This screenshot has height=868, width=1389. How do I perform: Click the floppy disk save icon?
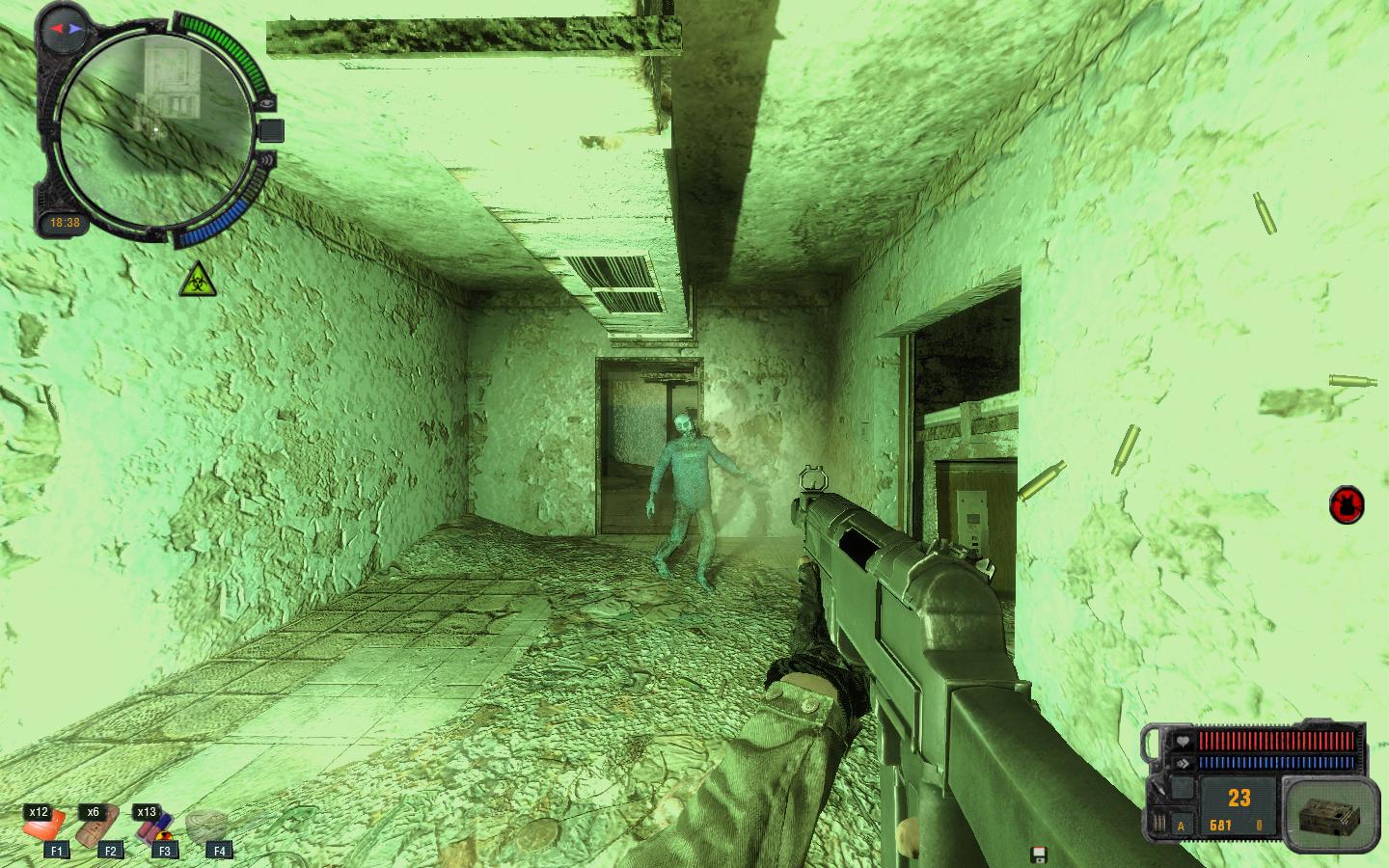click(x=1039, y=854)
